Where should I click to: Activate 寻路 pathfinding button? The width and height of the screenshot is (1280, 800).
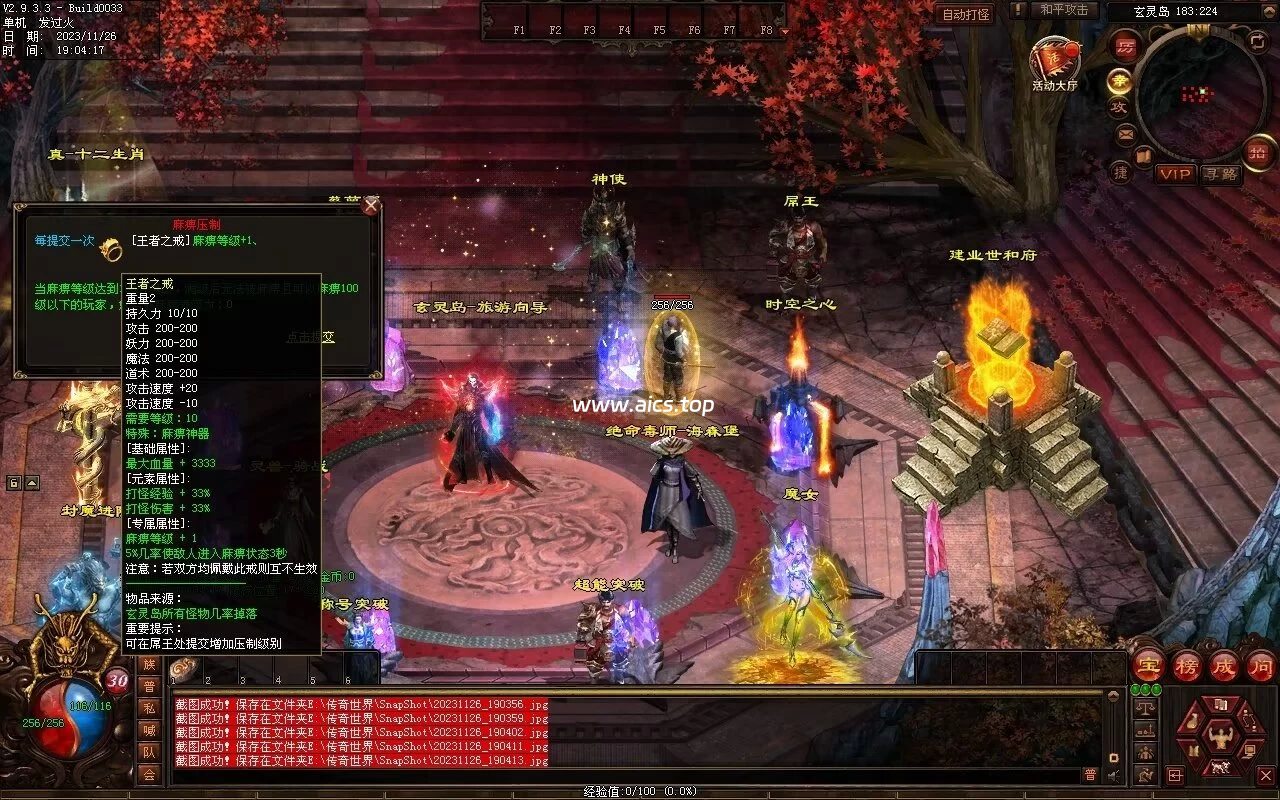click(x=1219, y=174)
